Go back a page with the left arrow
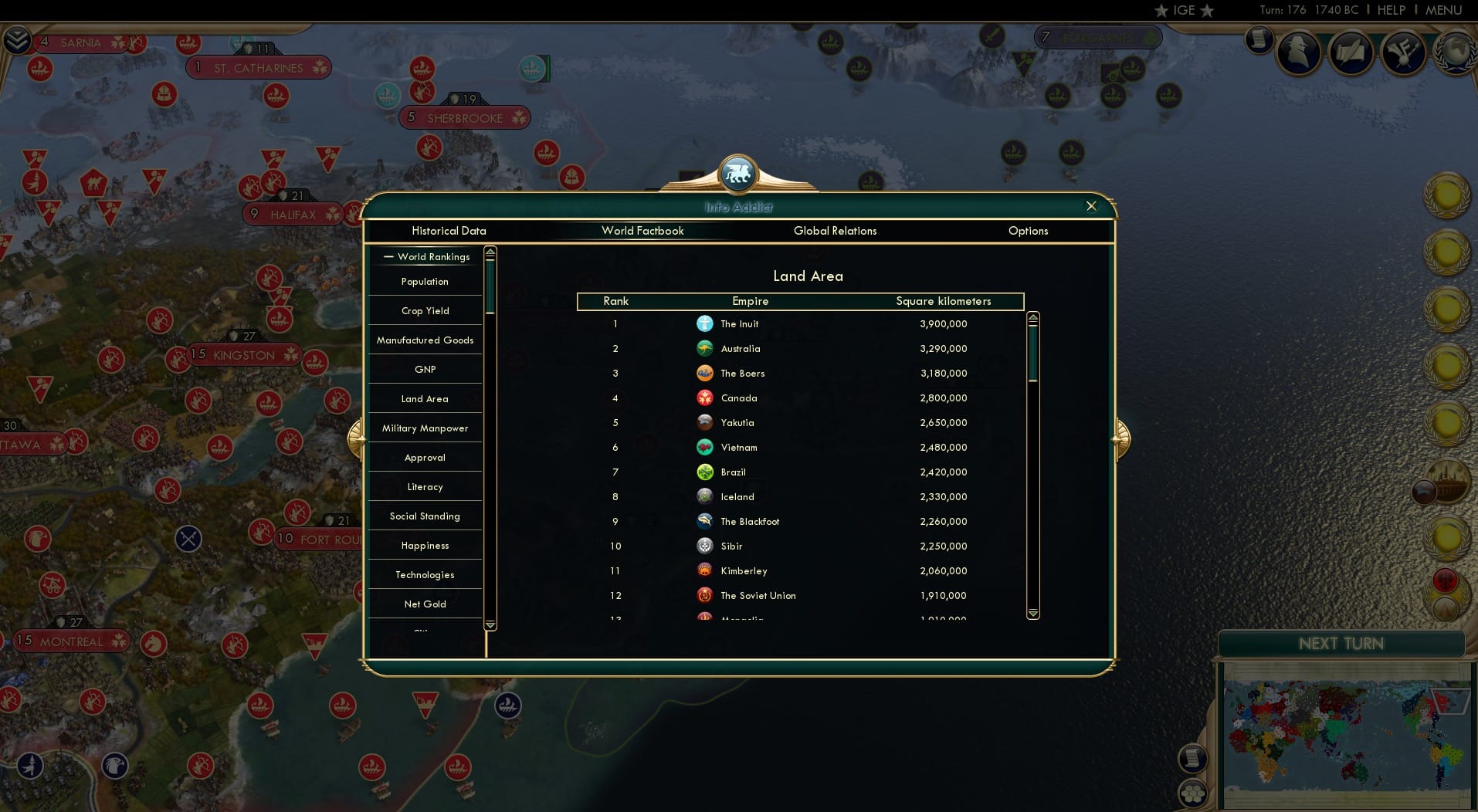This screenshot has width=1478, height=812. (358, 438)
